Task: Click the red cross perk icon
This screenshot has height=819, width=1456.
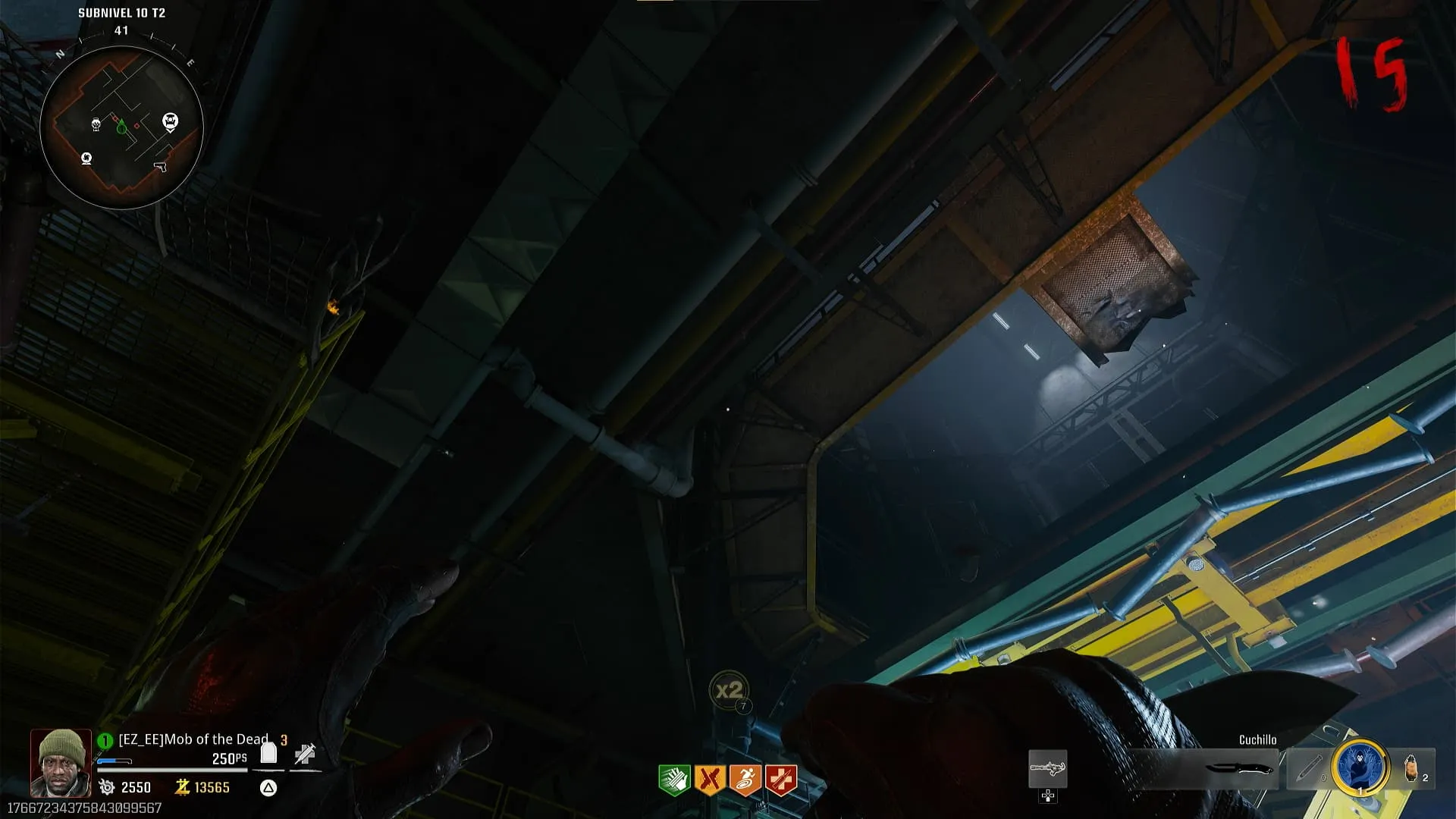Action: click(x=780, y=780)
